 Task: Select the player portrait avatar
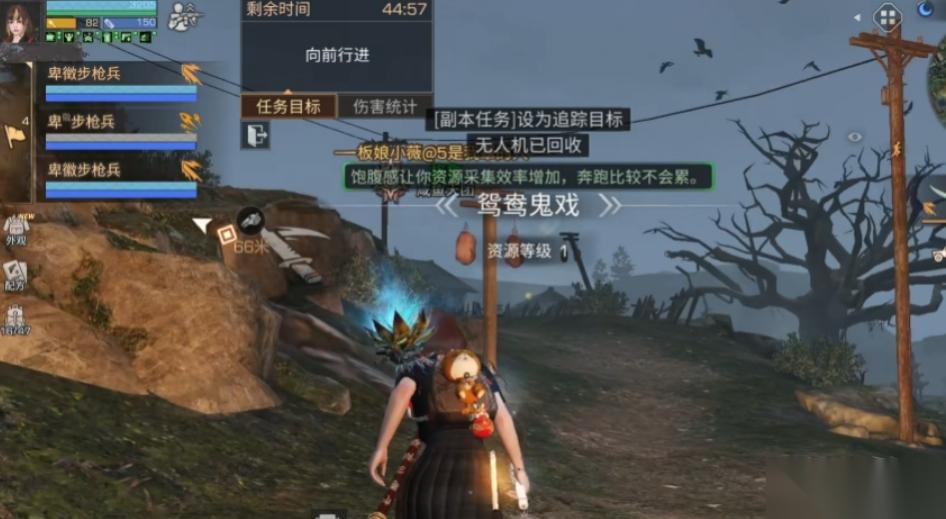pyautogui.click(x=20, y=22)
